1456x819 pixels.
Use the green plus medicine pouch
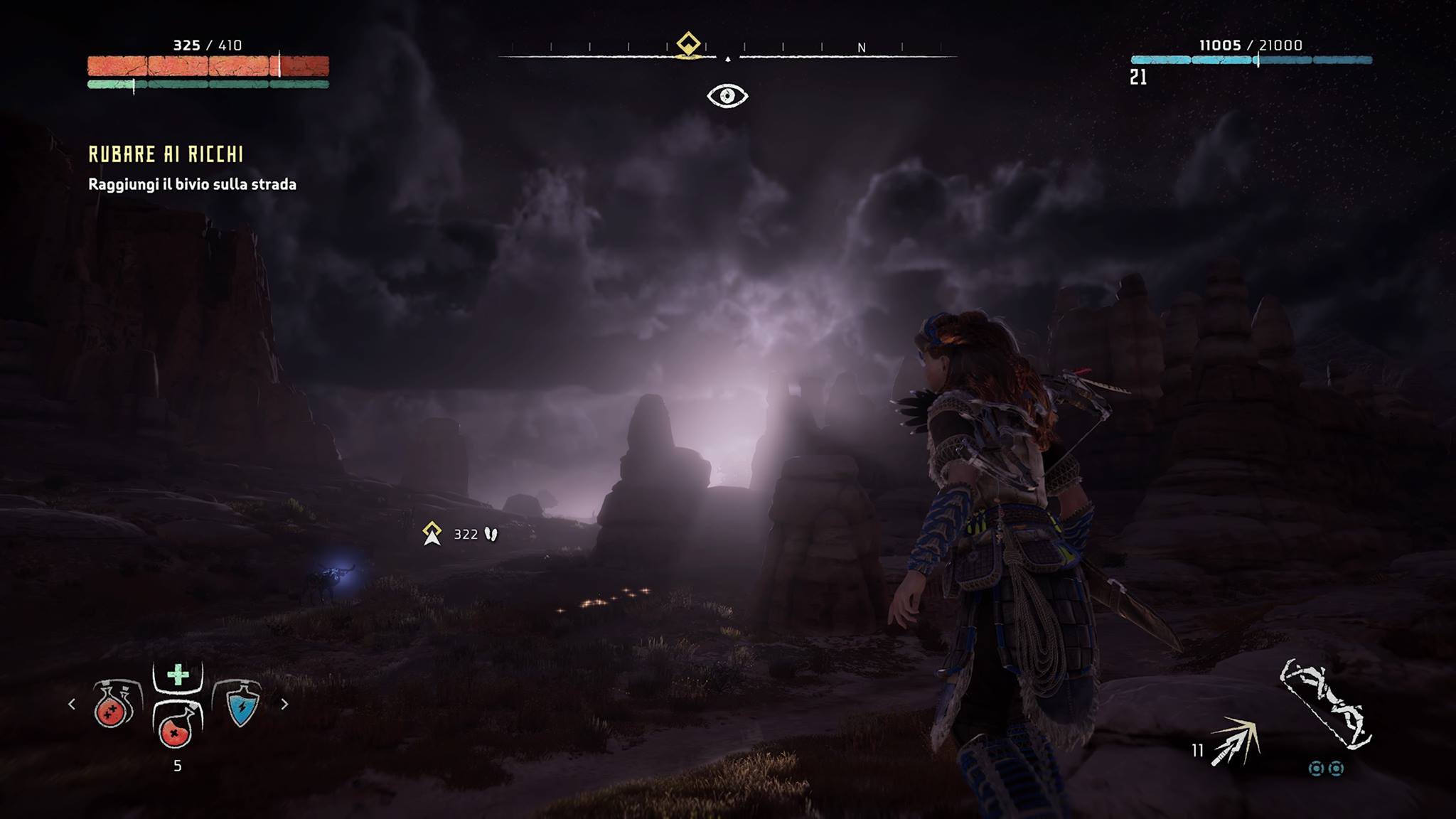(x=178, y=675)
